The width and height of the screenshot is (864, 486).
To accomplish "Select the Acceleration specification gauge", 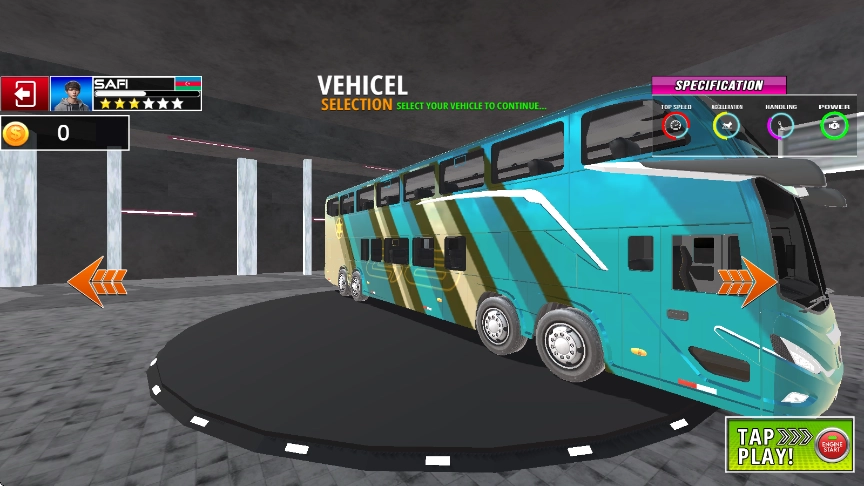I will coord(727,125).
